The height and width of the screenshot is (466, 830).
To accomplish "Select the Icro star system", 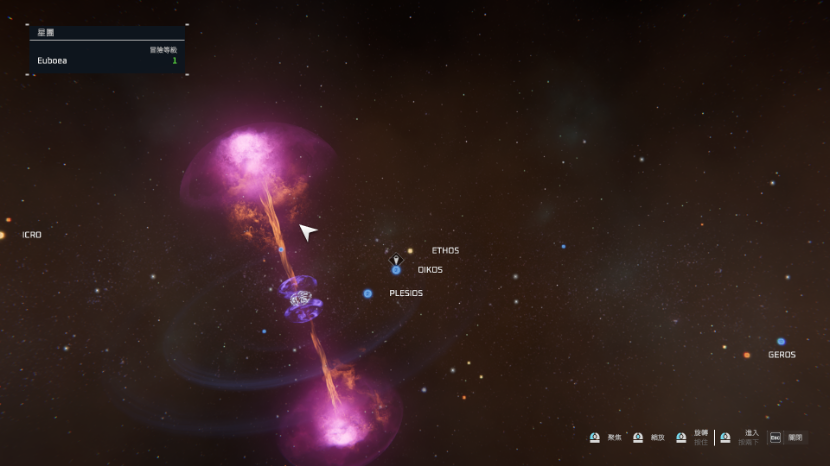I will (x=2, y=235).
